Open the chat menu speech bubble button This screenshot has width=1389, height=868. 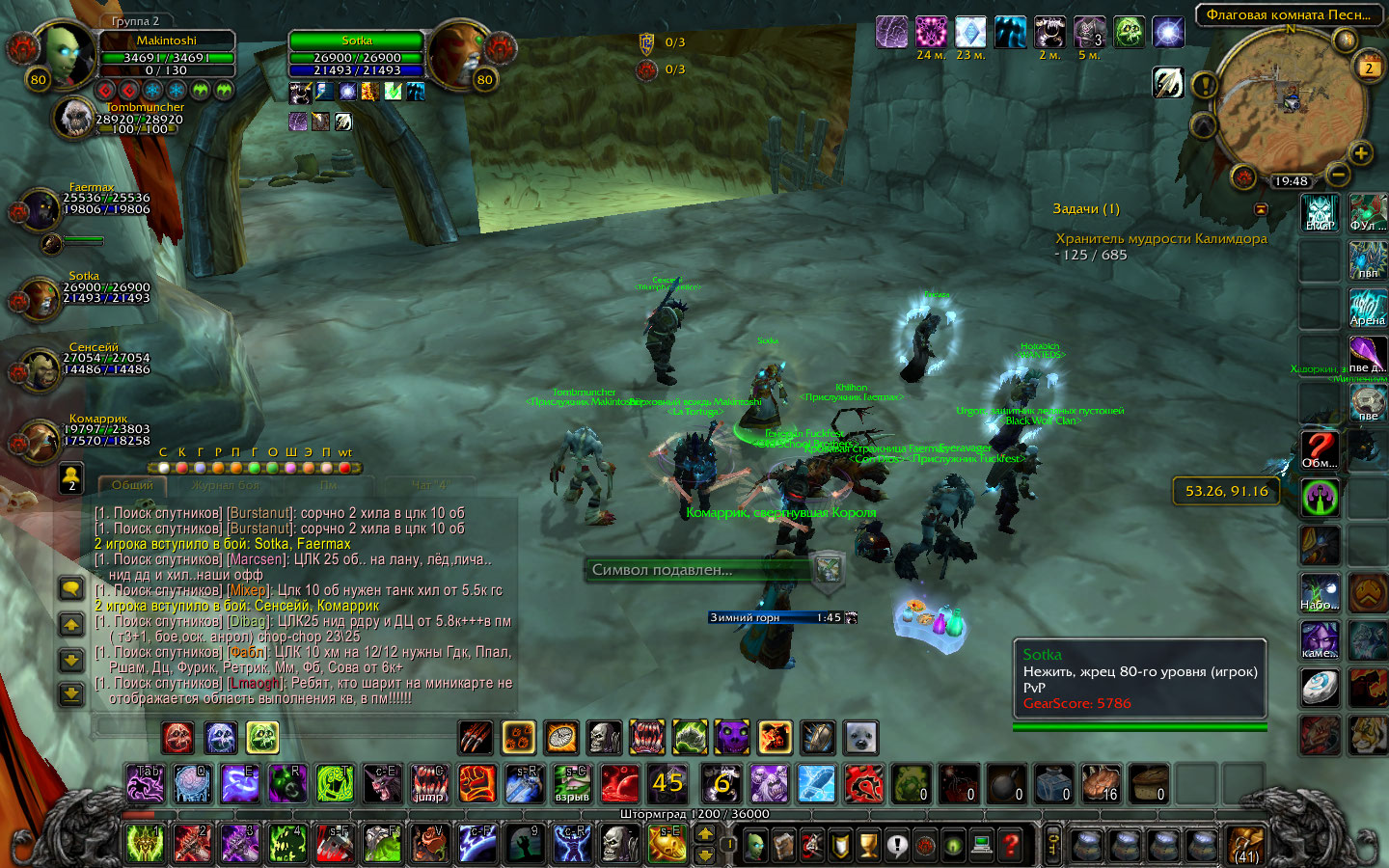click(x=71, y=588)
